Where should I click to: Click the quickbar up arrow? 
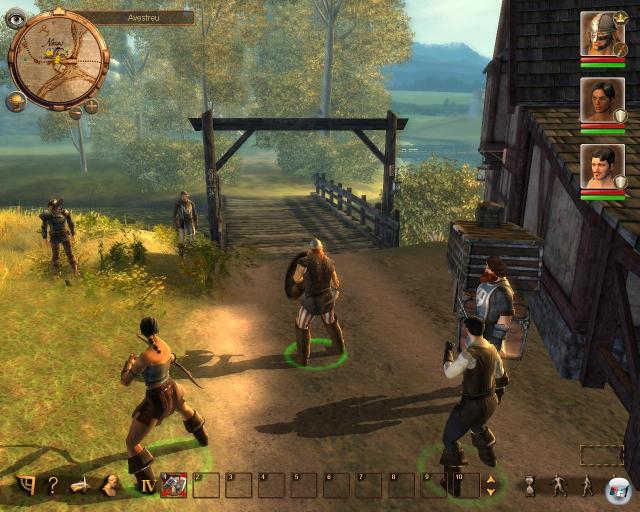pos(490,479)
